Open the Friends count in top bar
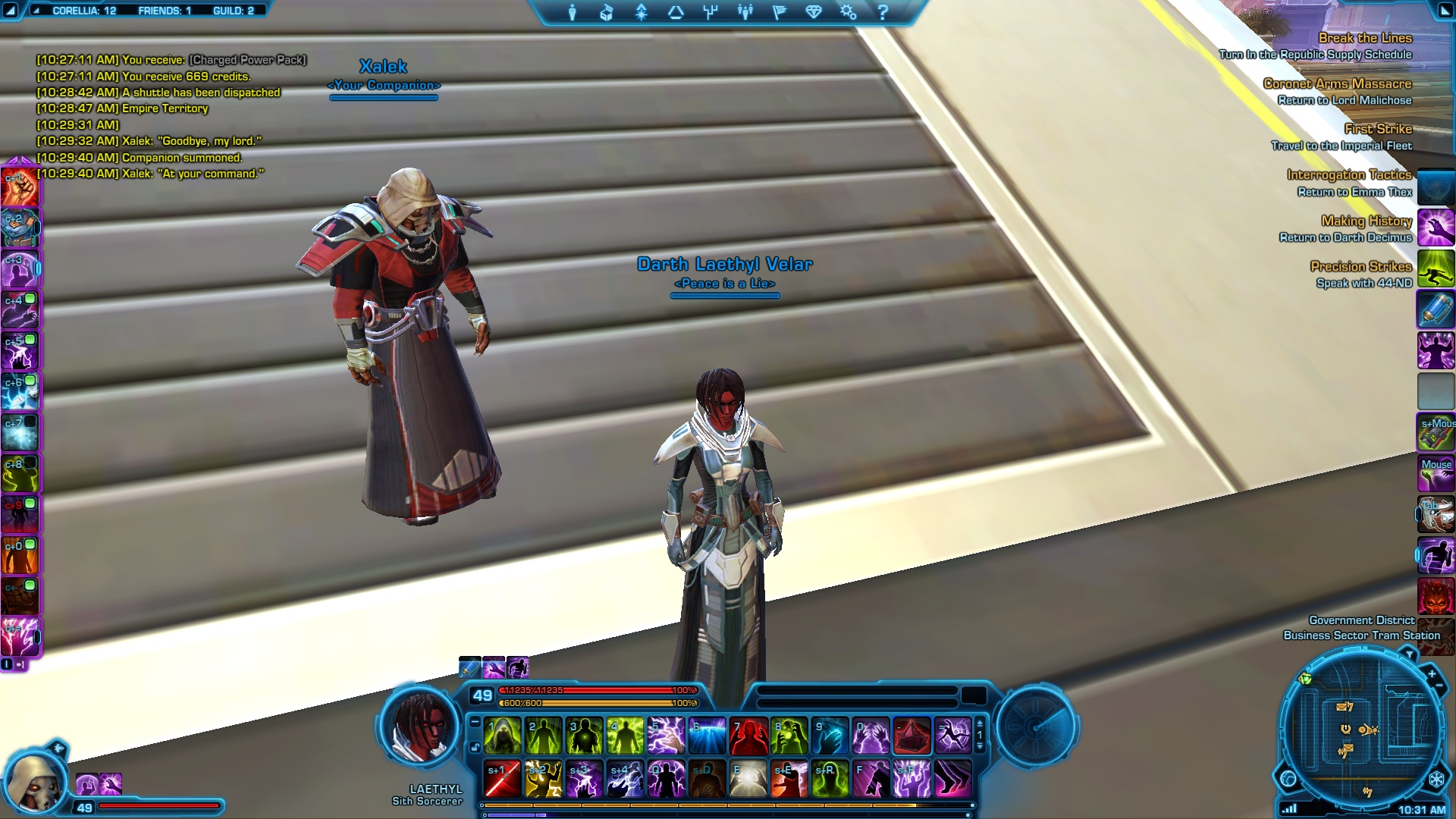 click(165, 11)
